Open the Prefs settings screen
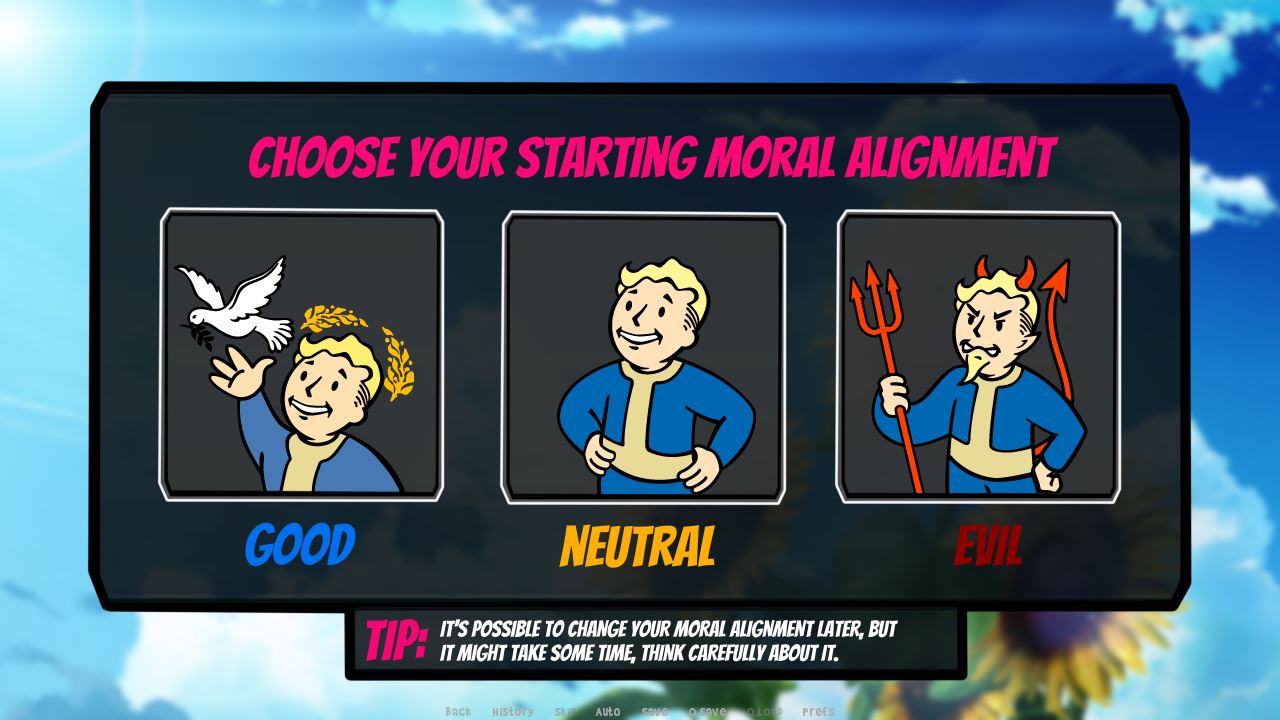The width and height of the screenshot is (1280, 720). pos(810,712)
